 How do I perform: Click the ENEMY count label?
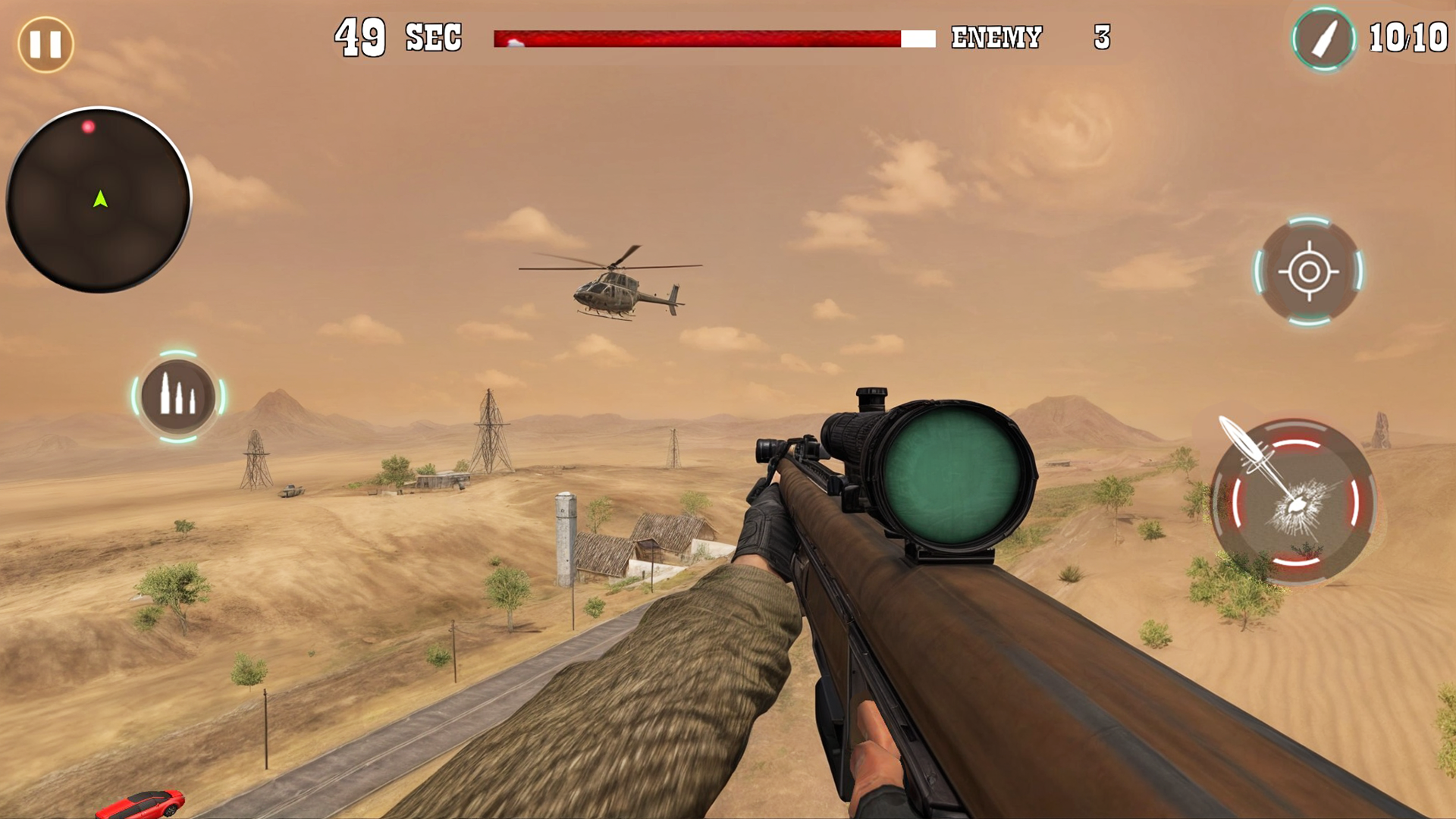pyautogui.click(x=997, y=36)
